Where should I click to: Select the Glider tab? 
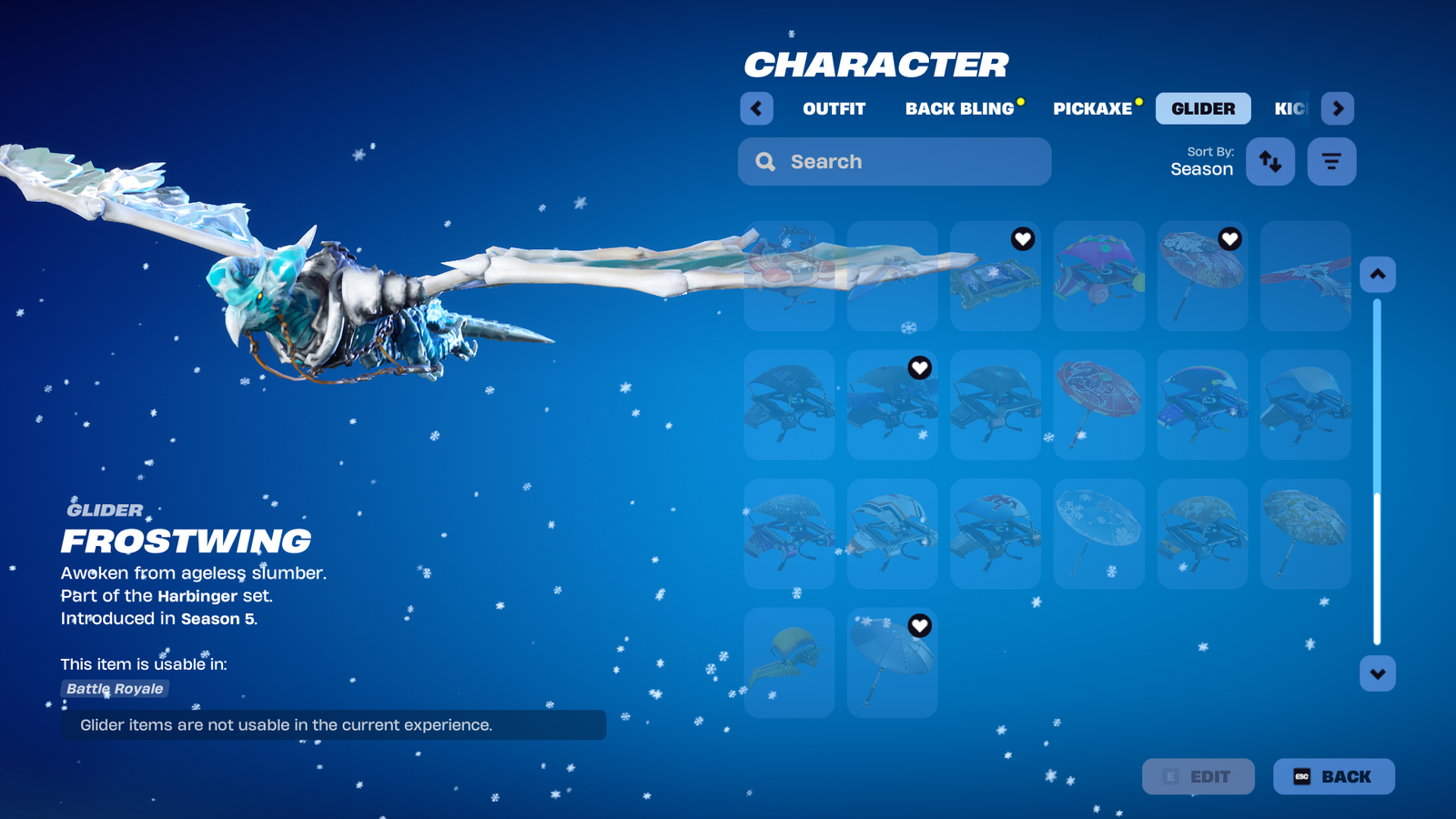point(1203,108)
